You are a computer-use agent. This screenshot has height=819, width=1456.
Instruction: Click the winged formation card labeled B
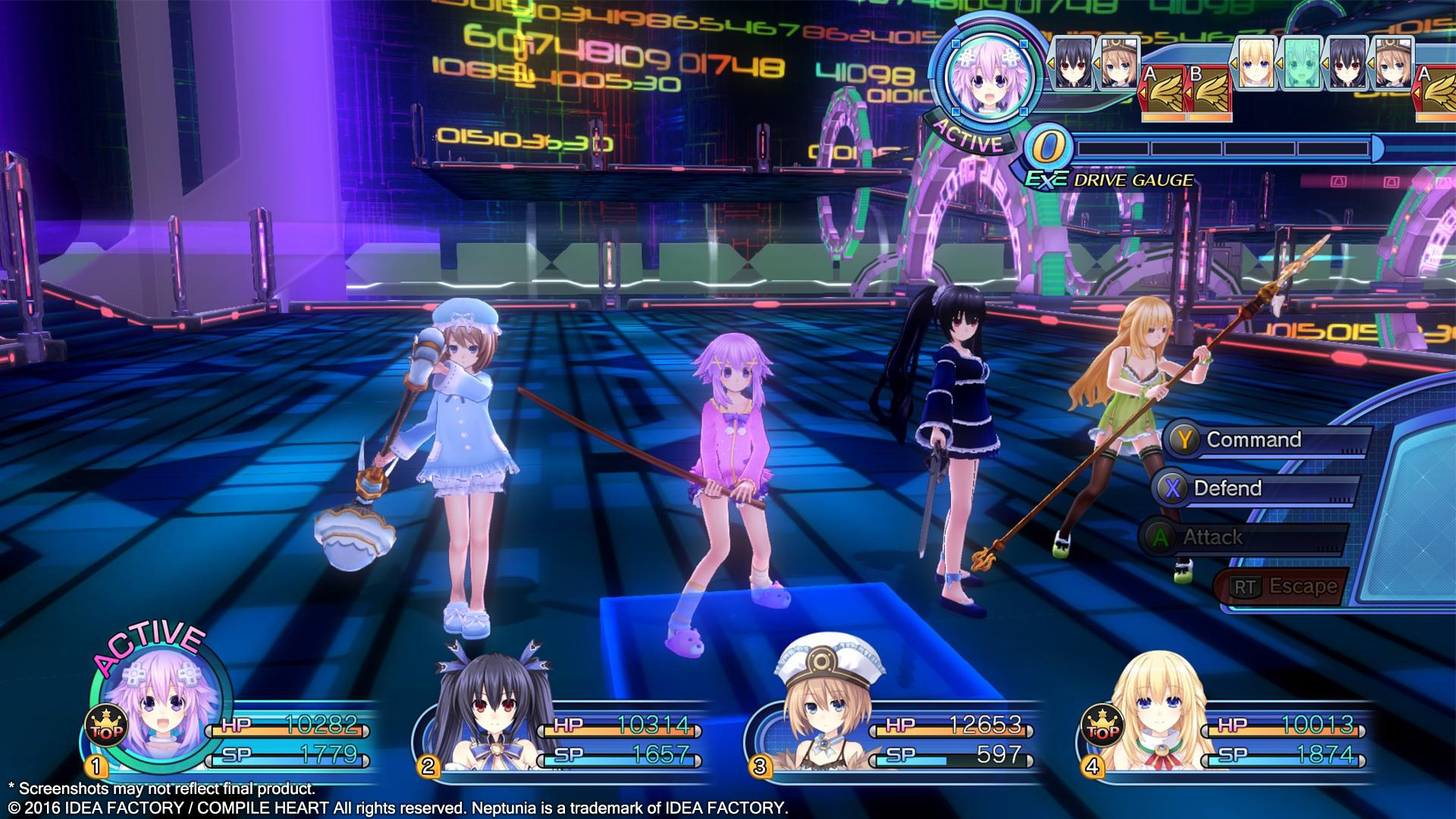[x=1210, y=90]
